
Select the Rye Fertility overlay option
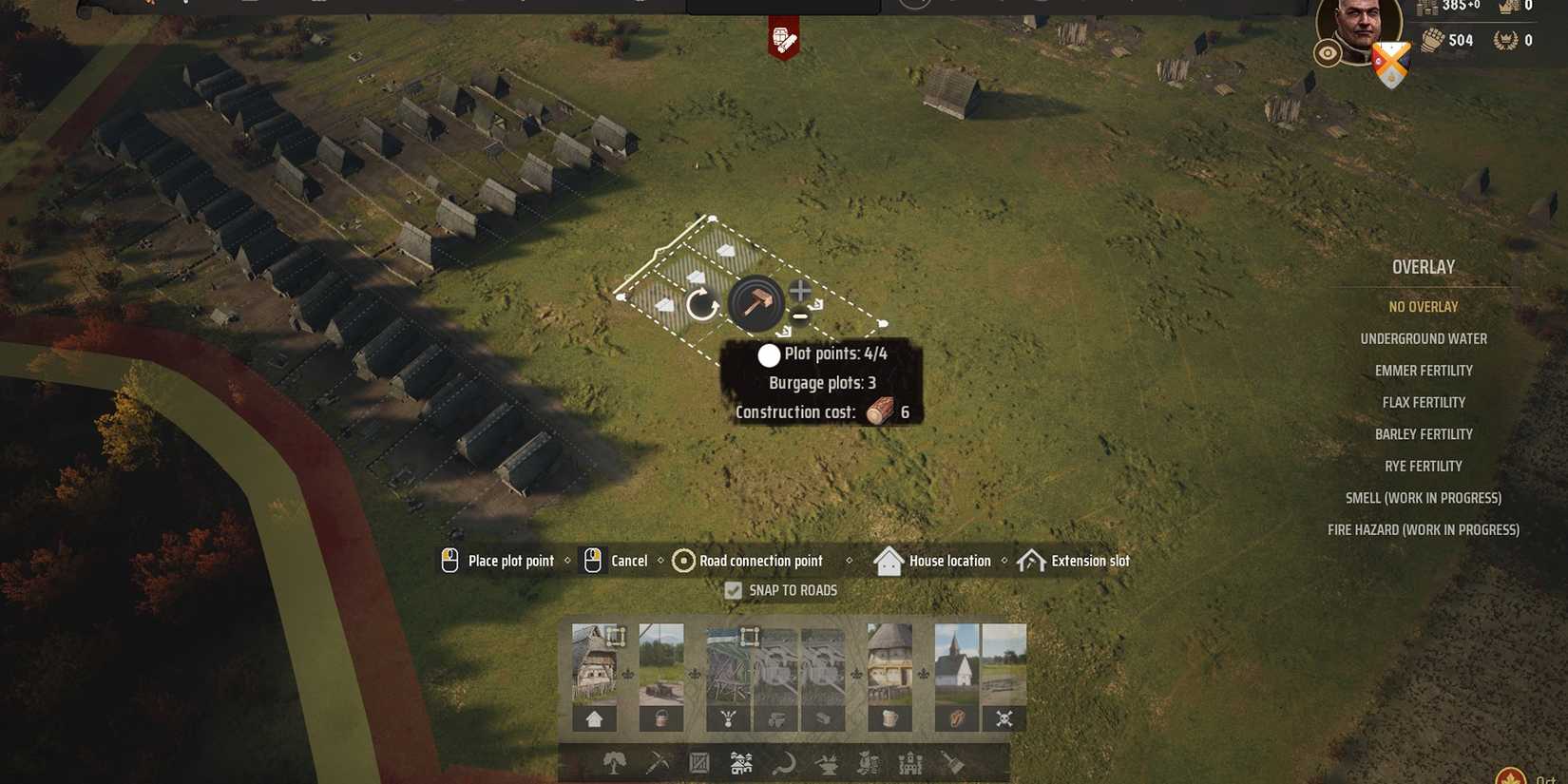pyautogui.click(x=1424, y=466)
